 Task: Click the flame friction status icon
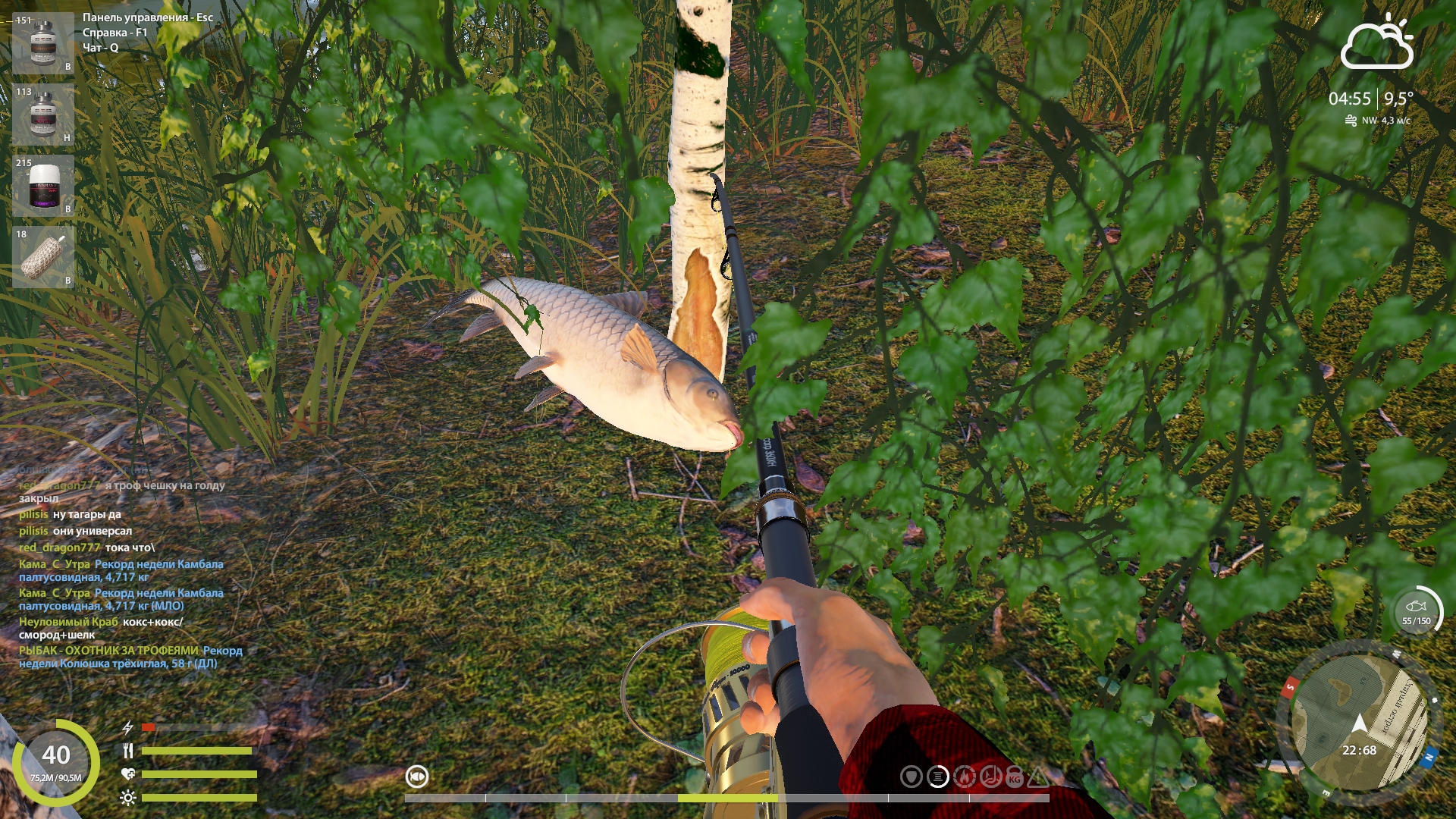coord(964,777)
